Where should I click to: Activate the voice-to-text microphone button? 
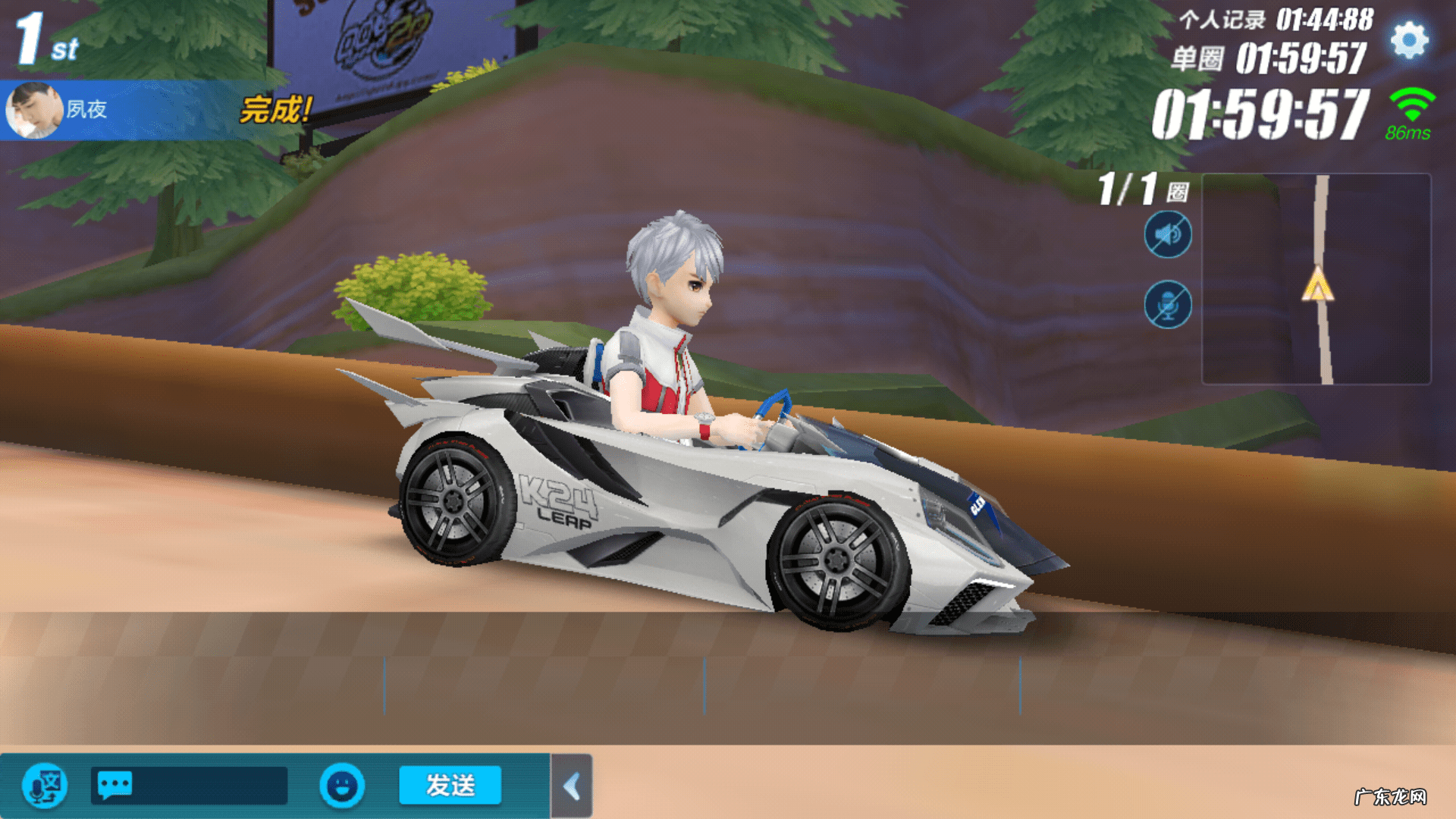tap(45, 786)
